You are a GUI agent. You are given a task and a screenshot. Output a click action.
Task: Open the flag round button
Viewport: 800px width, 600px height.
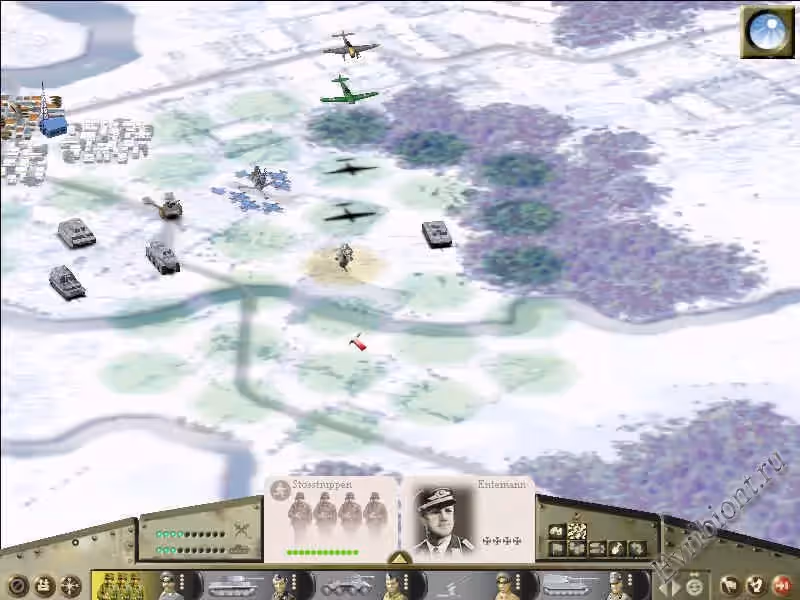point(731,585)
